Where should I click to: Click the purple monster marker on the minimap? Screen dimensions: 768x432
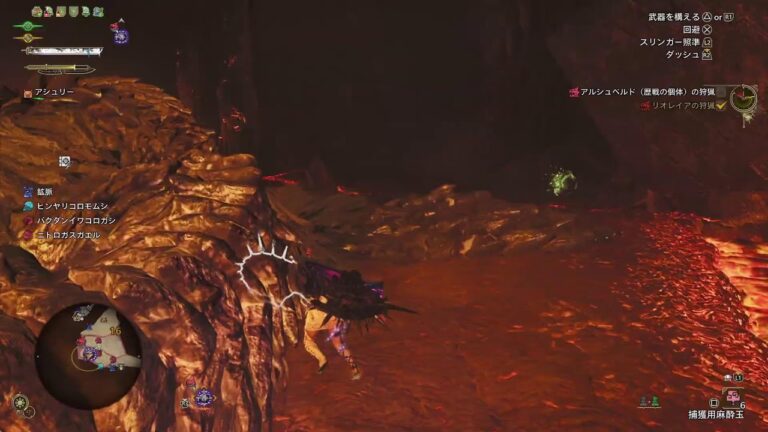[89, 353]
